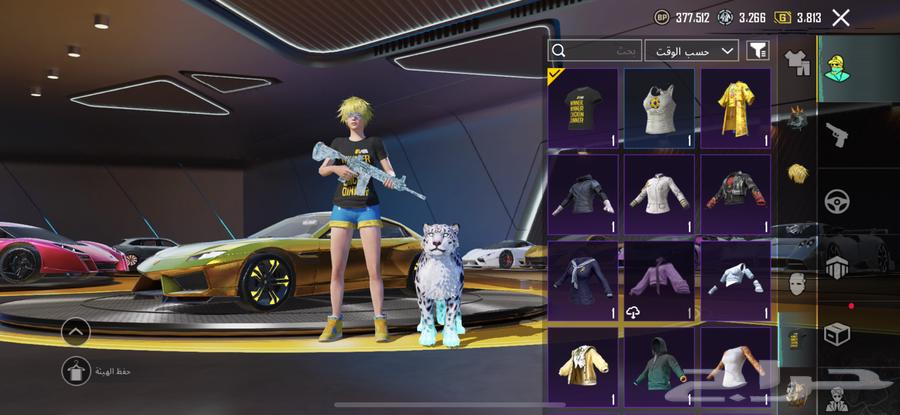Image resolution: width=900 pixels, height=415 pixels.
Task: Select the white tank top item
Action: 659,108
